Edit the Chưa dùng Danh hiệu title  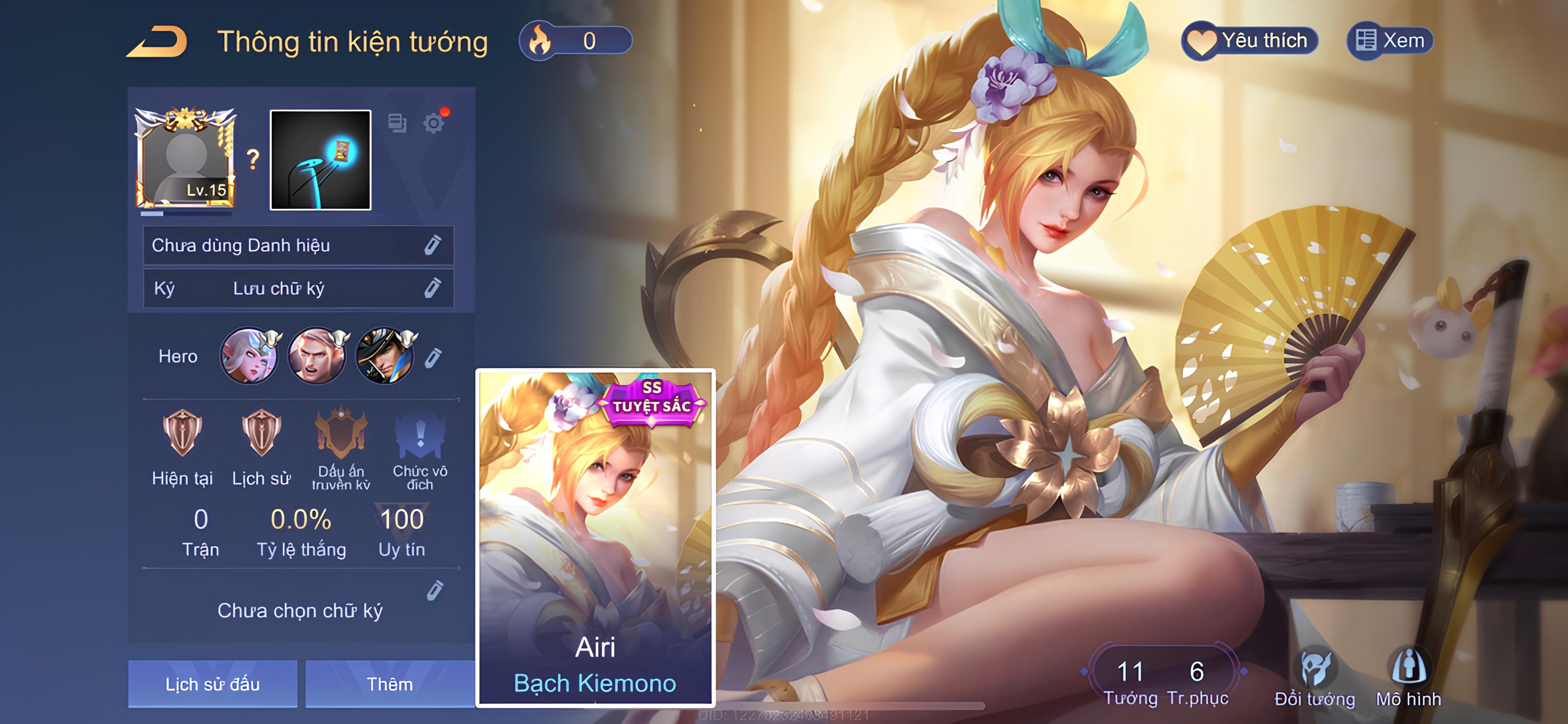[432, 245]
